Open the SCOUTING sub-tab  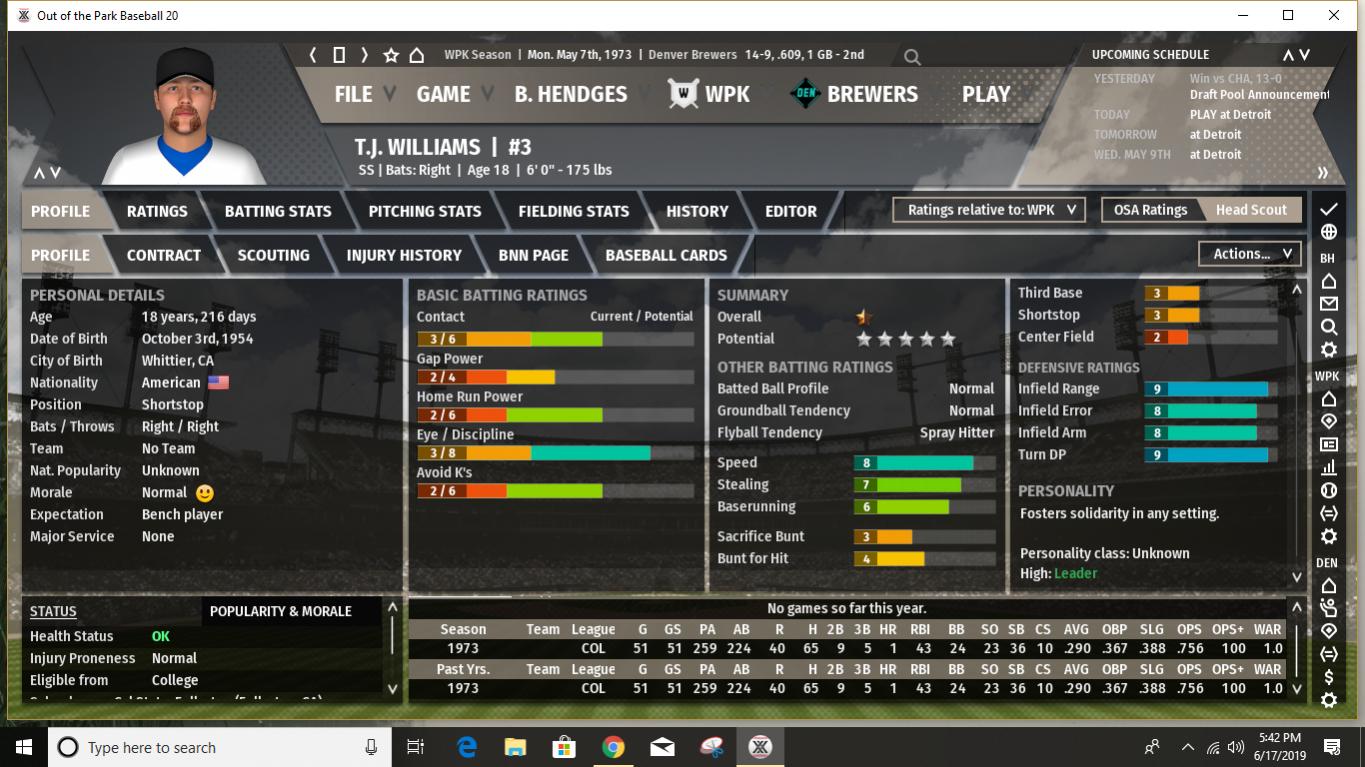(x=273, y=255)
